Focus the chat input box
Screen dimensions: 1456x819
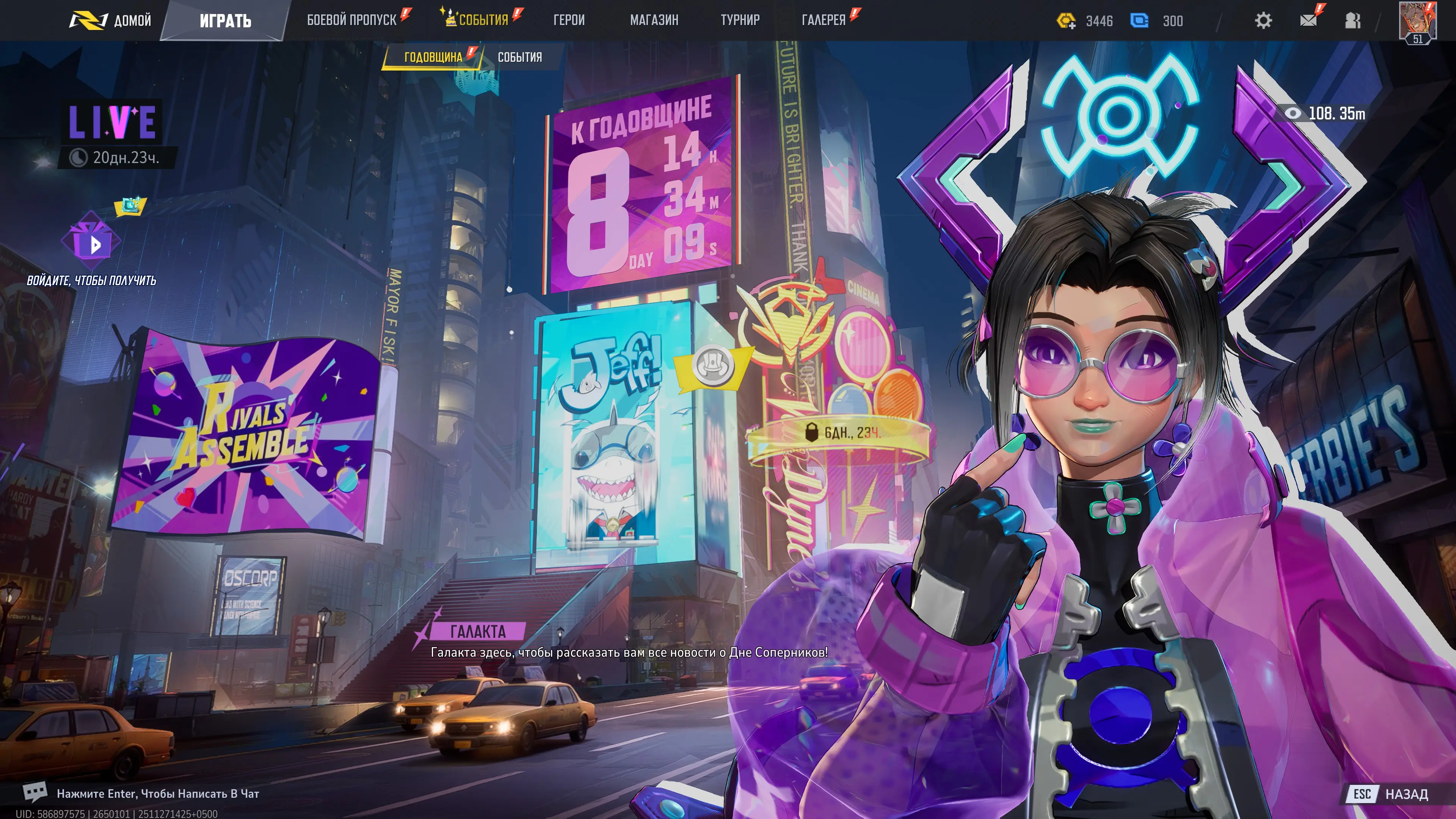158,794
